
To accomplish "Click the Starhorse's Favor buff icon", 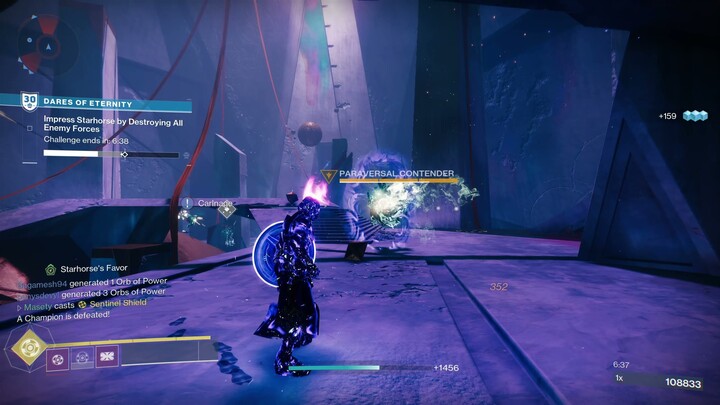I will 50,270.
